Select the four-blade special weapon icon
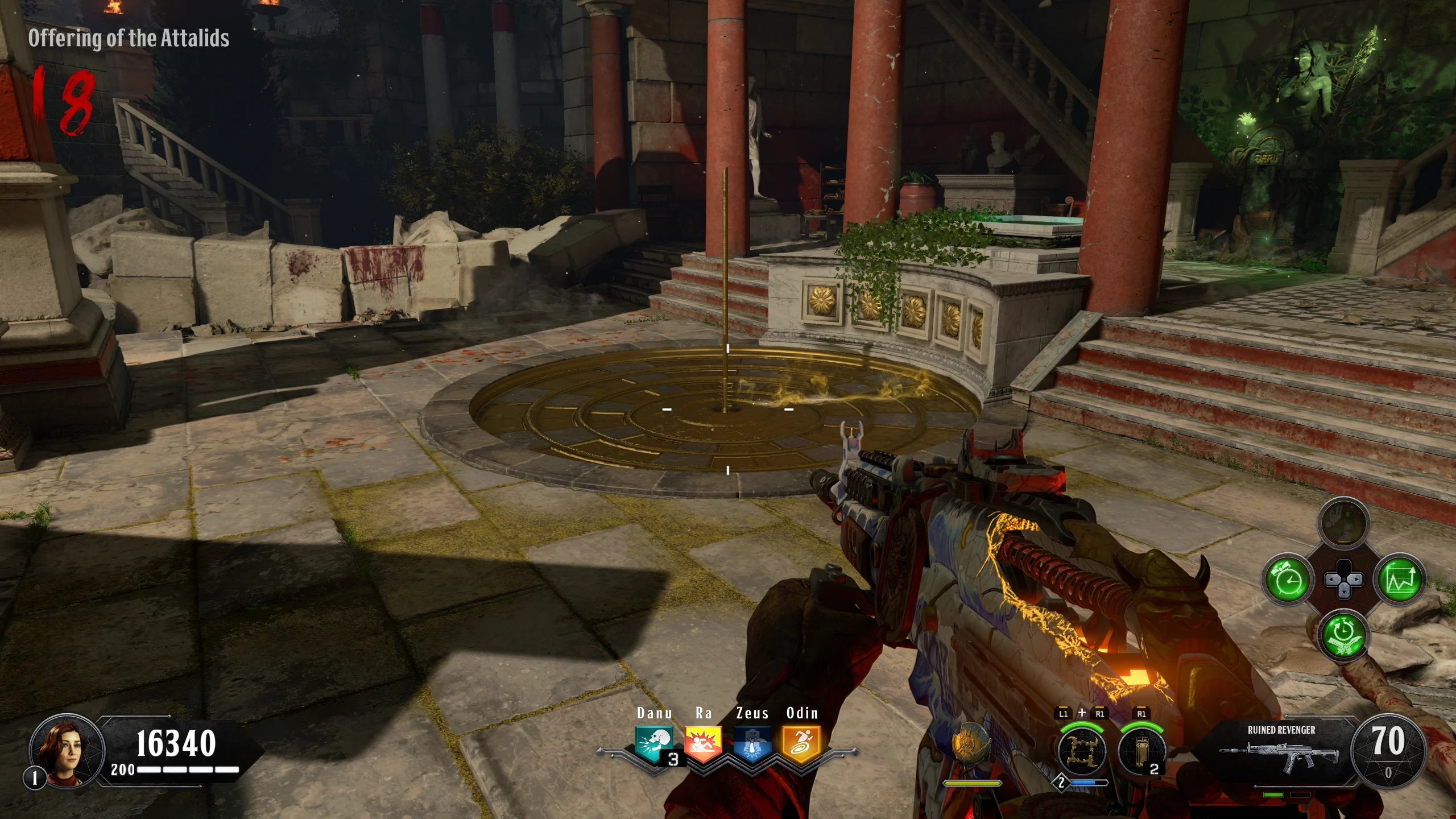The height and width of the screenshot is (819, 1456). click(x=1081, y=752)
